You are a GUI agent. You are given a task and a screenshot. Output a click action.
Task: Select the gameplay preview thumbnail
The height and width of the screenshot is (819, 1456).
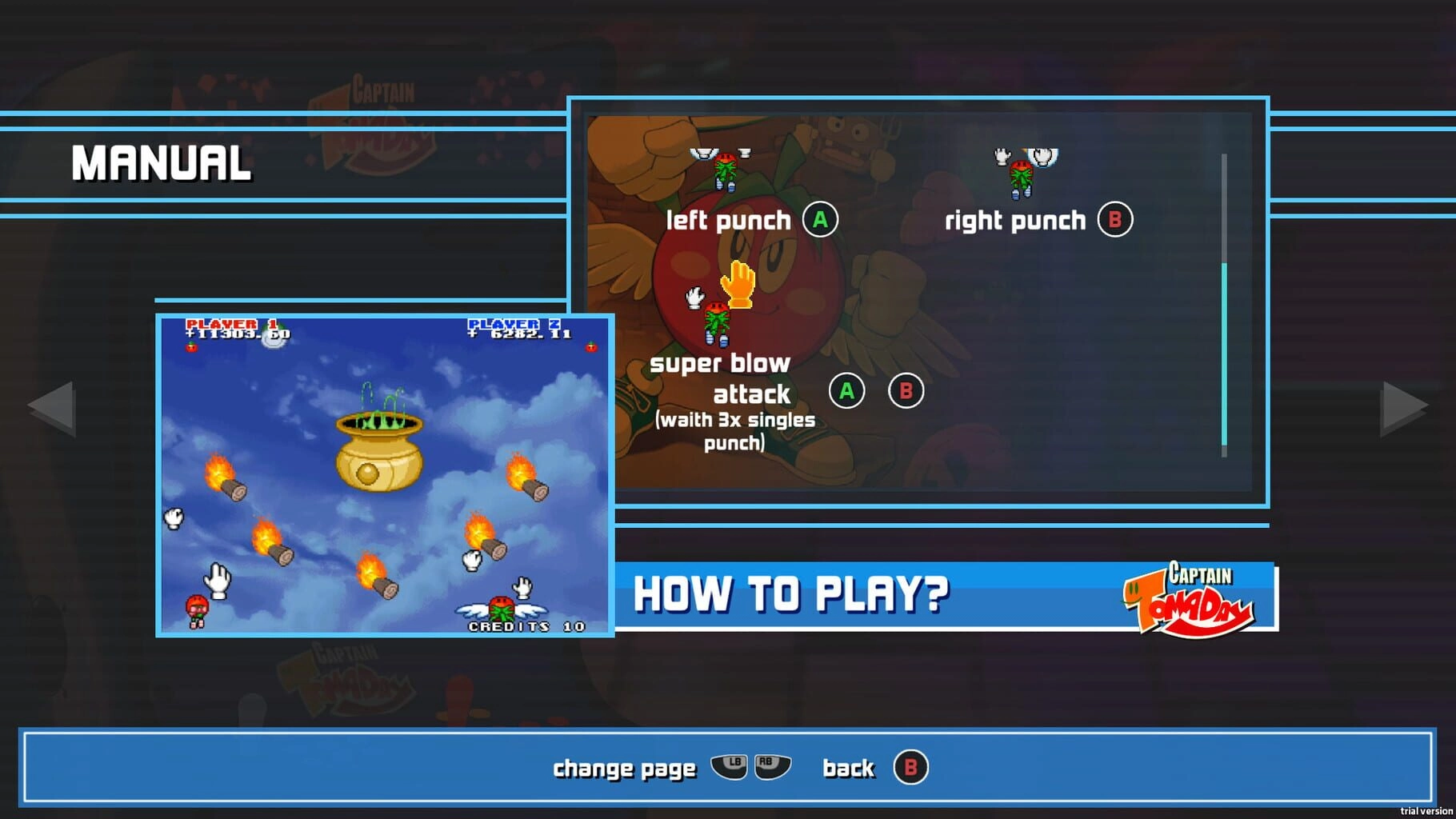coord(385,476)
